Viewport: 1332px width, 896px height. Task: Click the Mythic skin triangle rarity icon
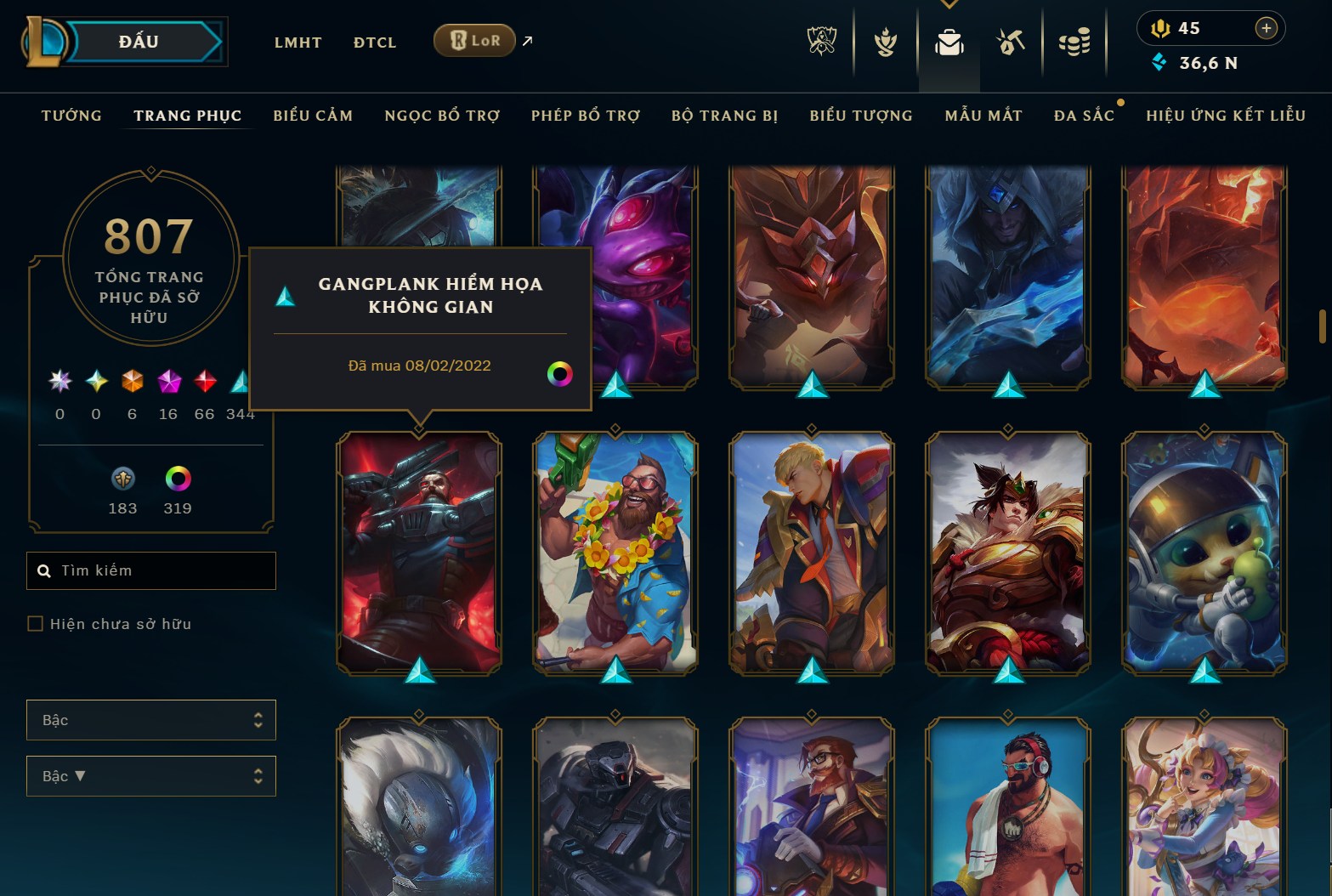(x=241, y=383)
